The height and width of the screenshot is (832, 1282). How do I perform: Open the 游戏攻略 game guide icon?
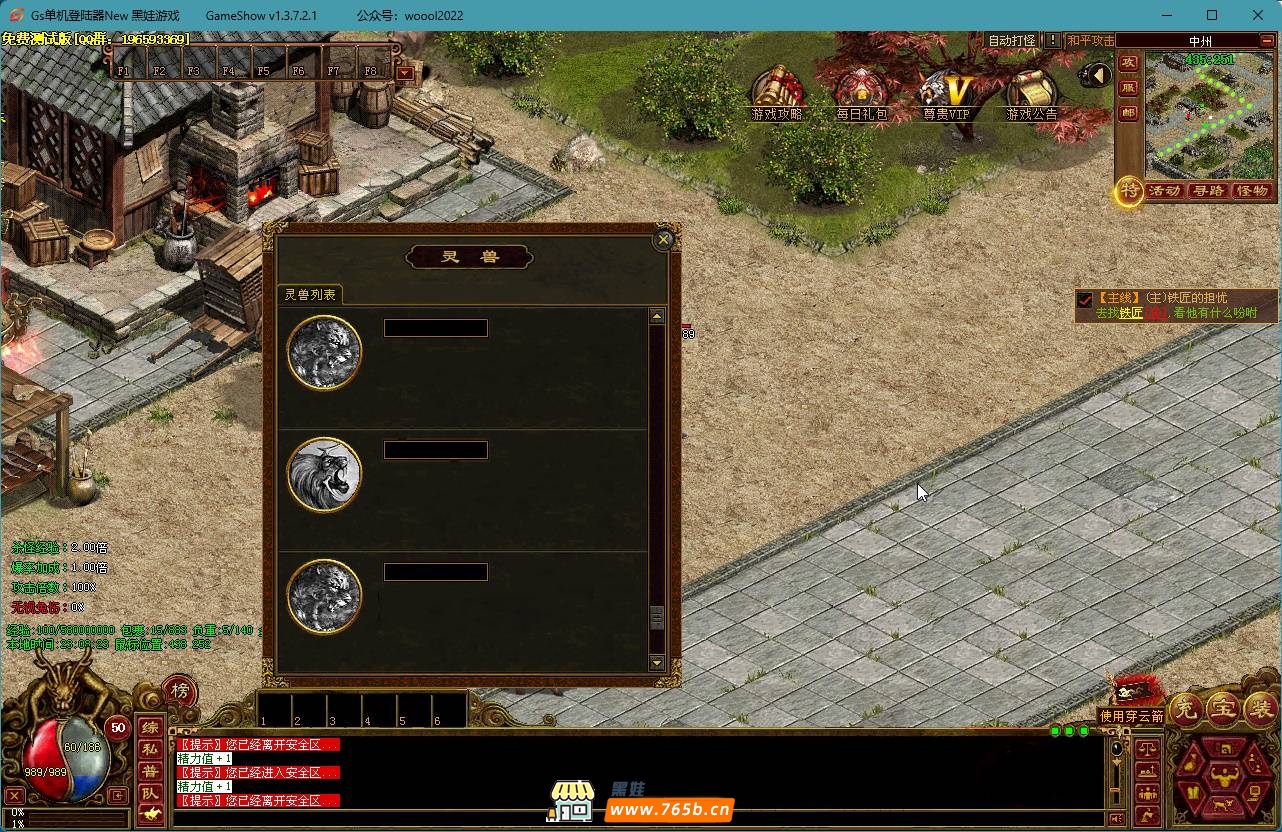777,91
